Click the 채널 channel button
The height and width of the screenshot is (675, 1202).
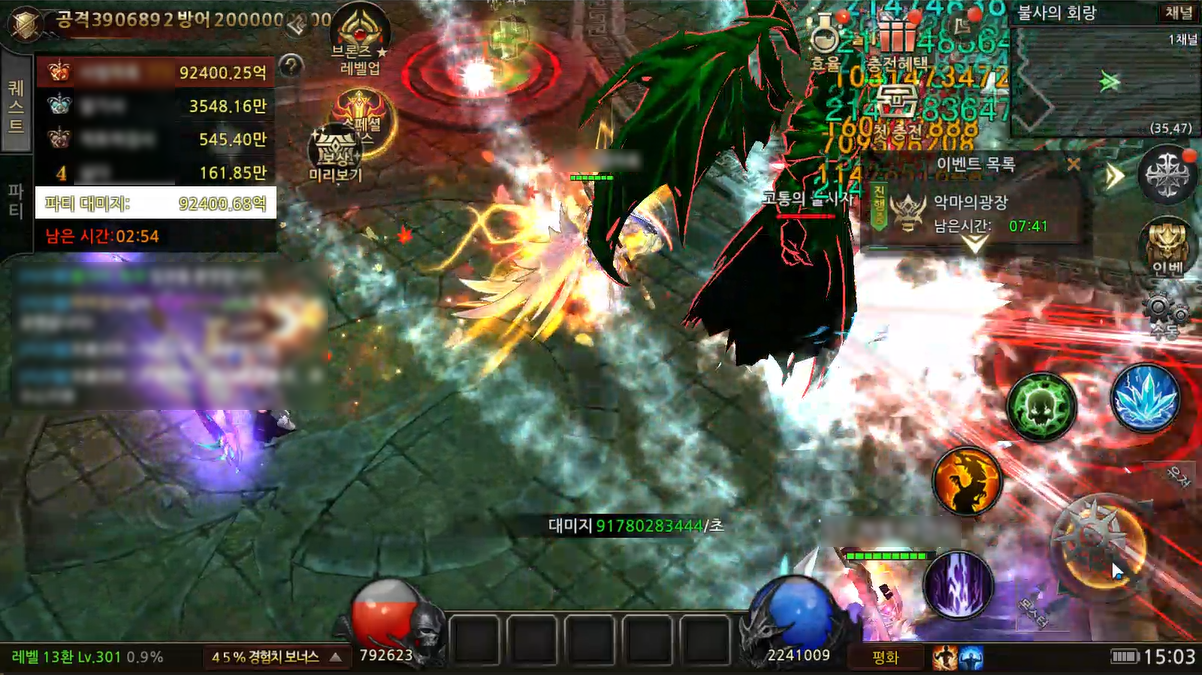tap(1176, 13)
